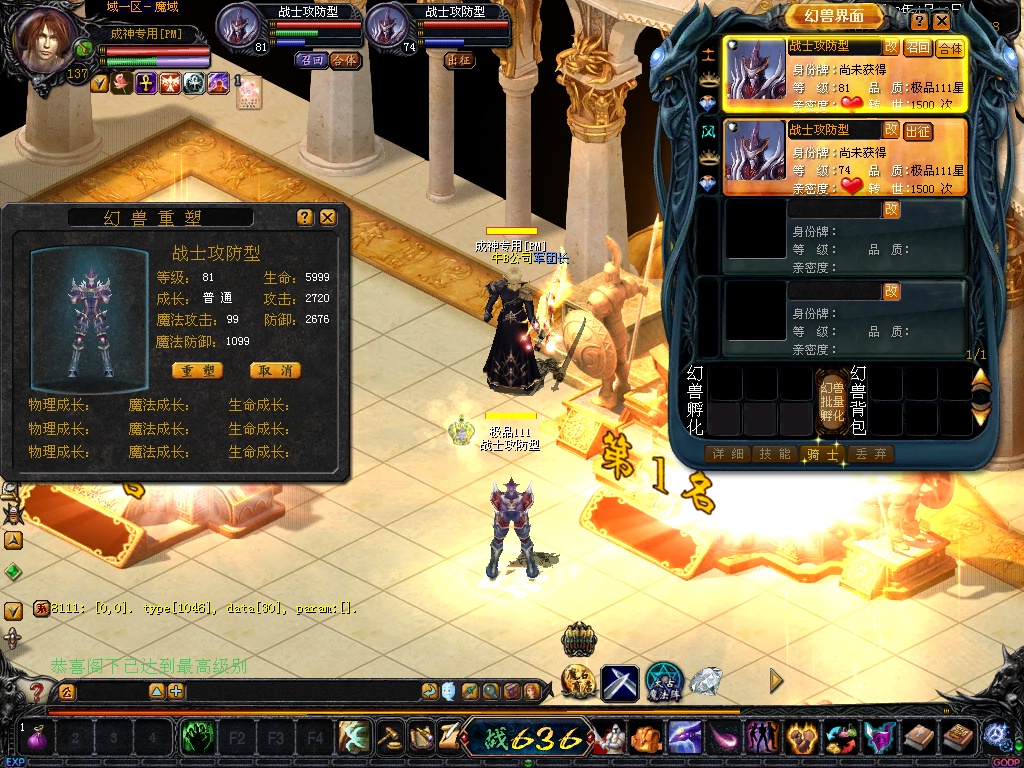Click 合体 in the pet list panel
Image resolution: width=1024 pixels, height=768 pixels.
pos(949,47)
